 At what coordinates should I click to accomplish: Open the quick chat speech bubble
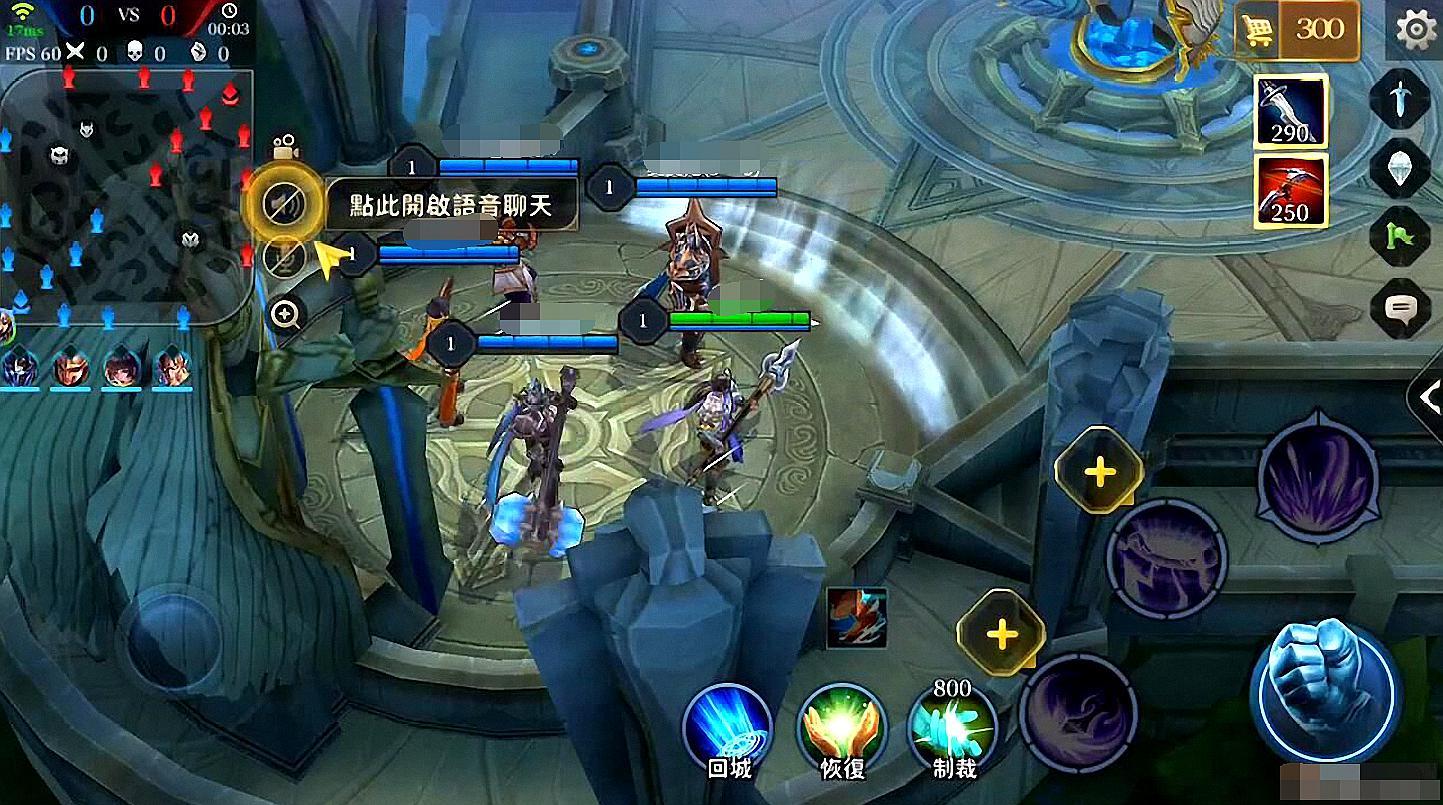(x=1399, y=308)
